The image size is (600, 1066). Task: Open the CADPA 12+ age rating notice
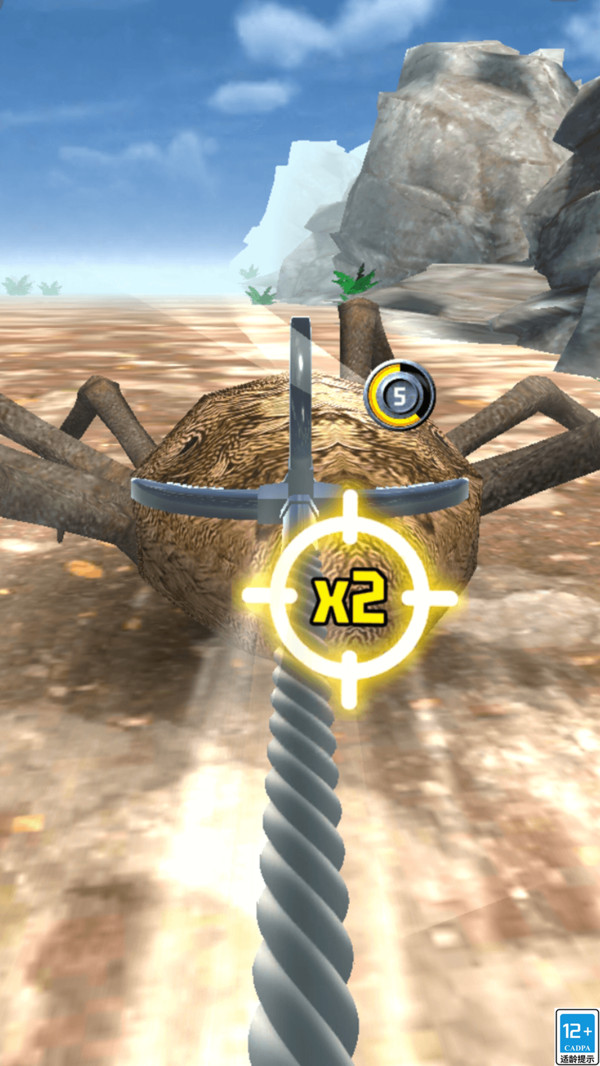point(577,1036)
